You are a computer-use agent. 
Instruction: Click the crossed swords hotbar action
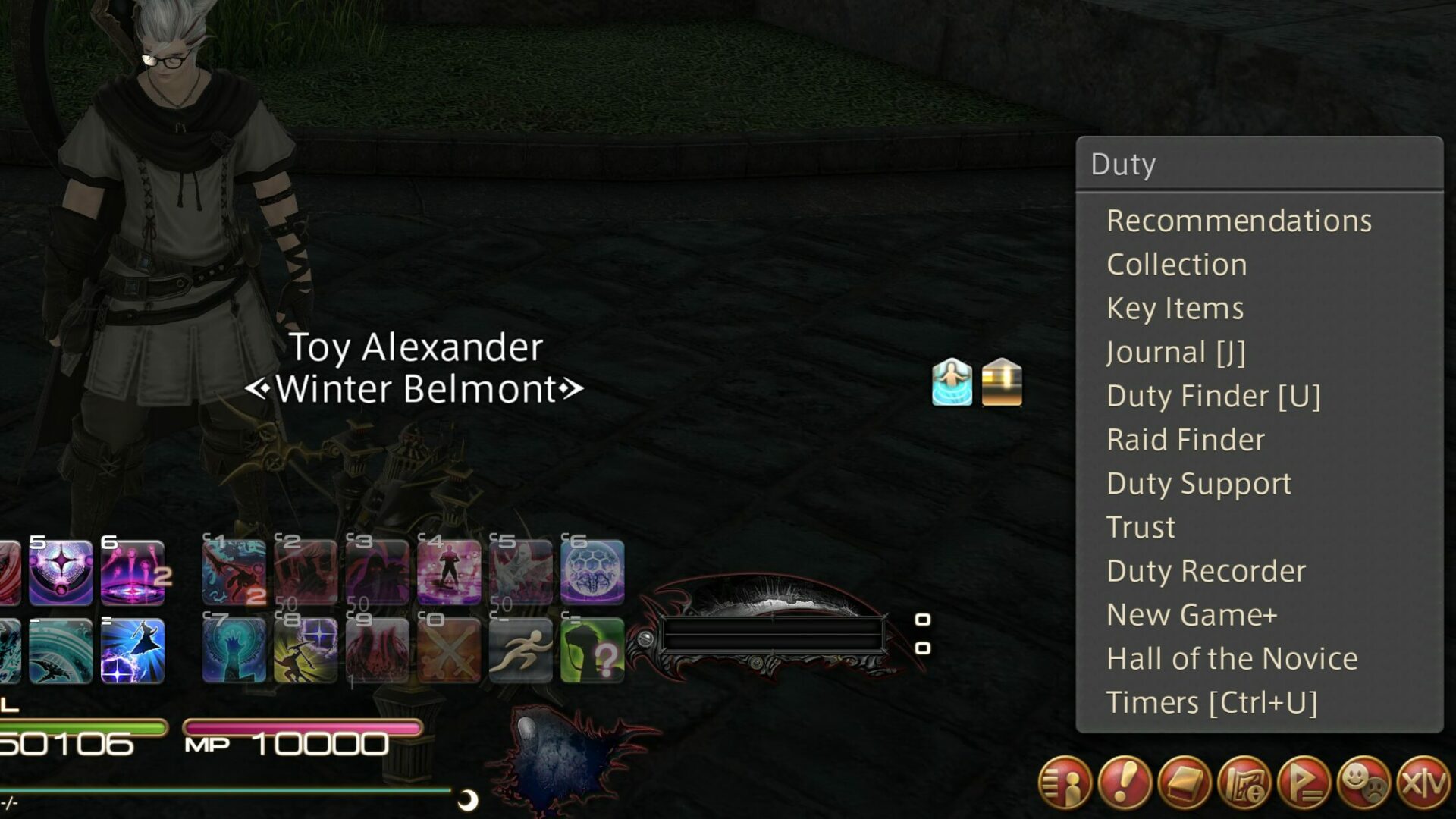(x=450, y=651)
